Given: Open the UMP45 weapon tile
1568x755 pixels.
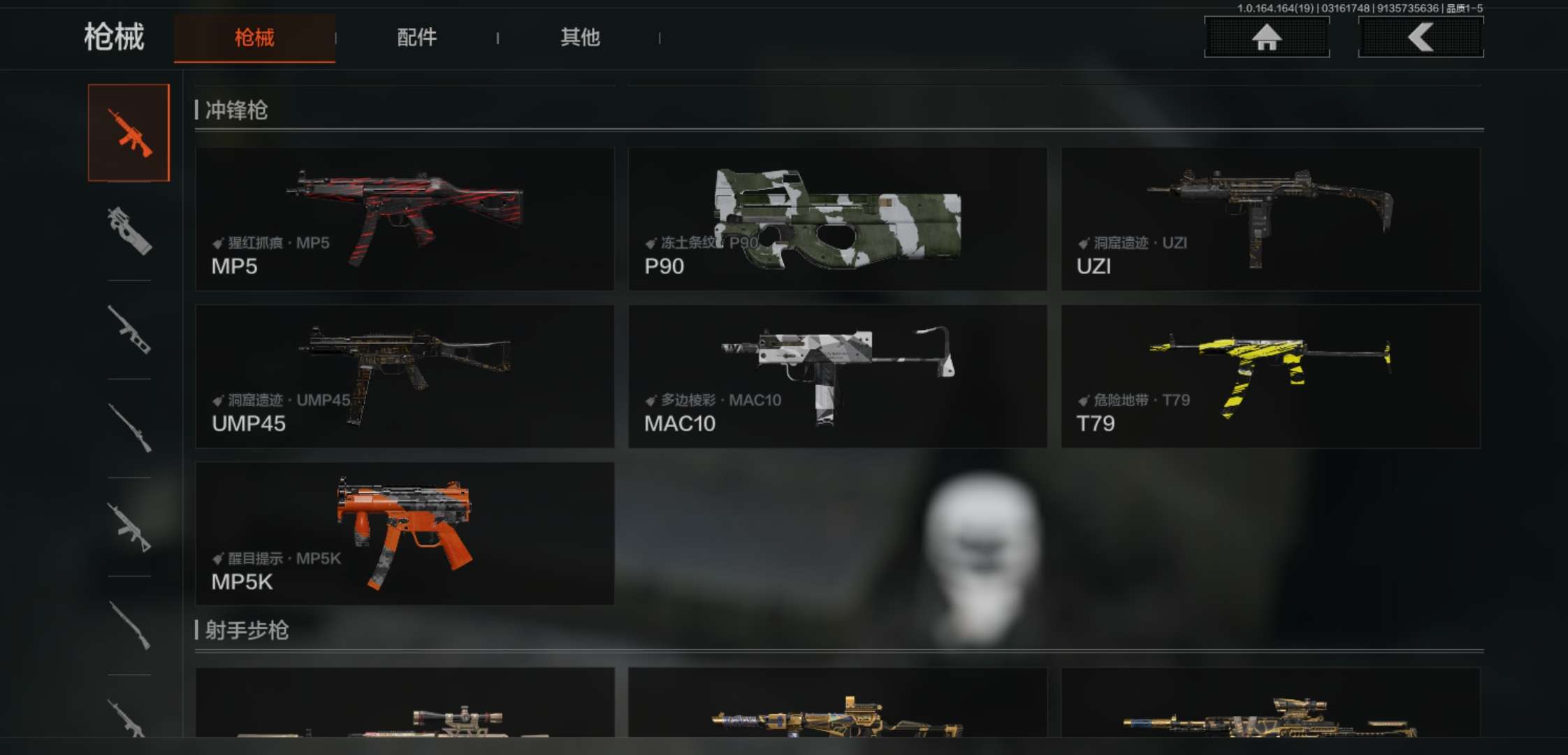Looking at the screenshot, I should coord(405,376).
